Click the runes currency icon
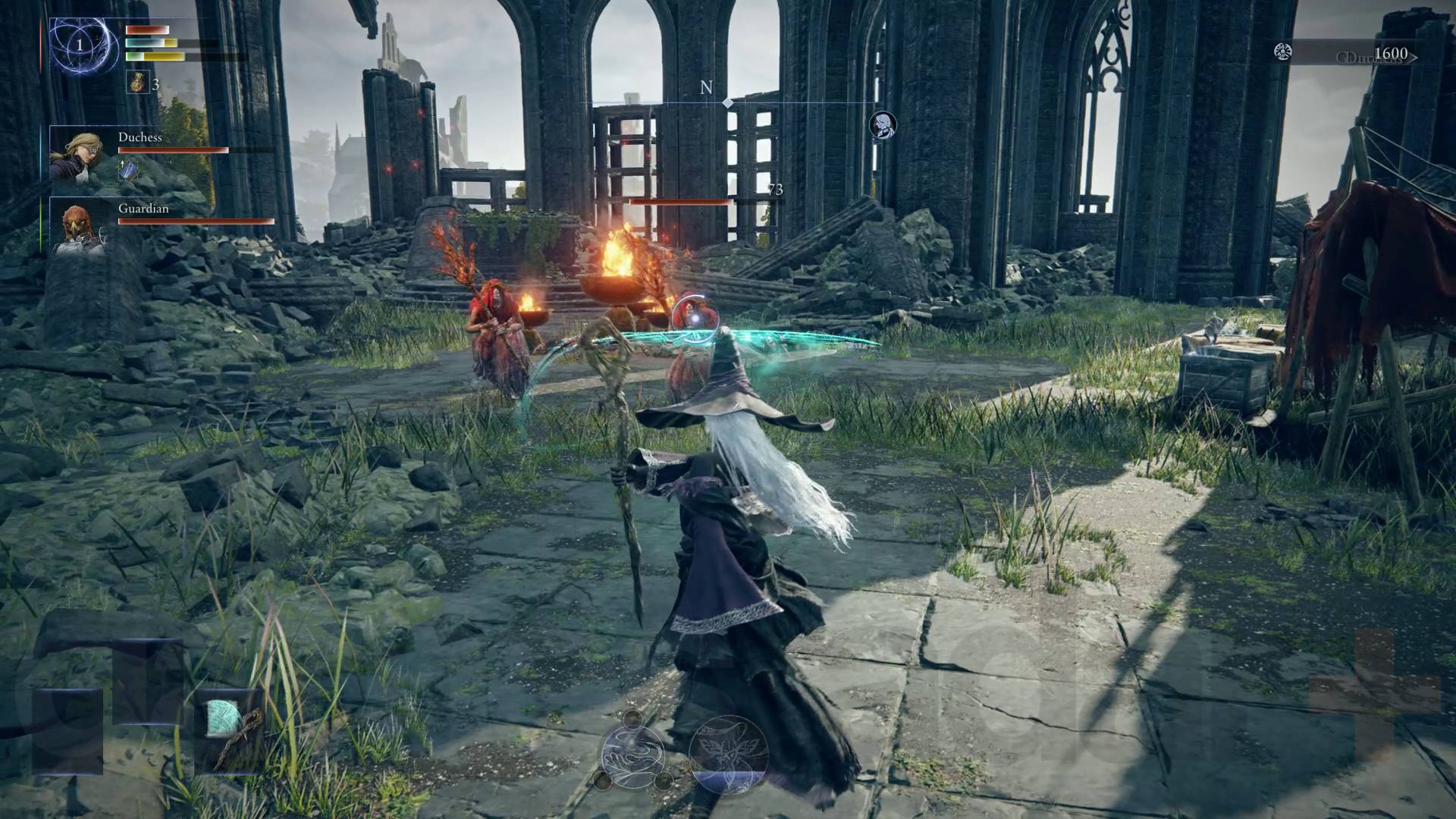This screenshot has height=819, width=1456. 1282,52
